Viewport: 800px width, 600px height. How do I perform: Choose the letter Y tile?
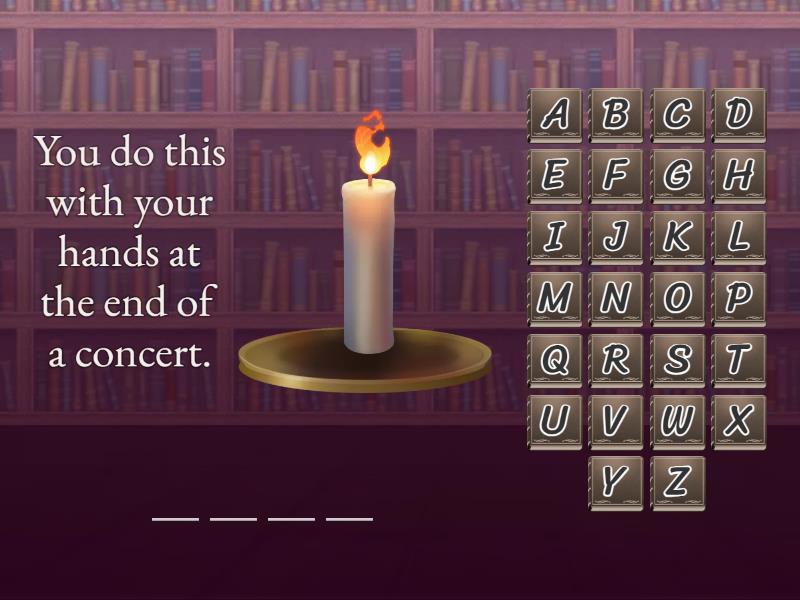616,482
